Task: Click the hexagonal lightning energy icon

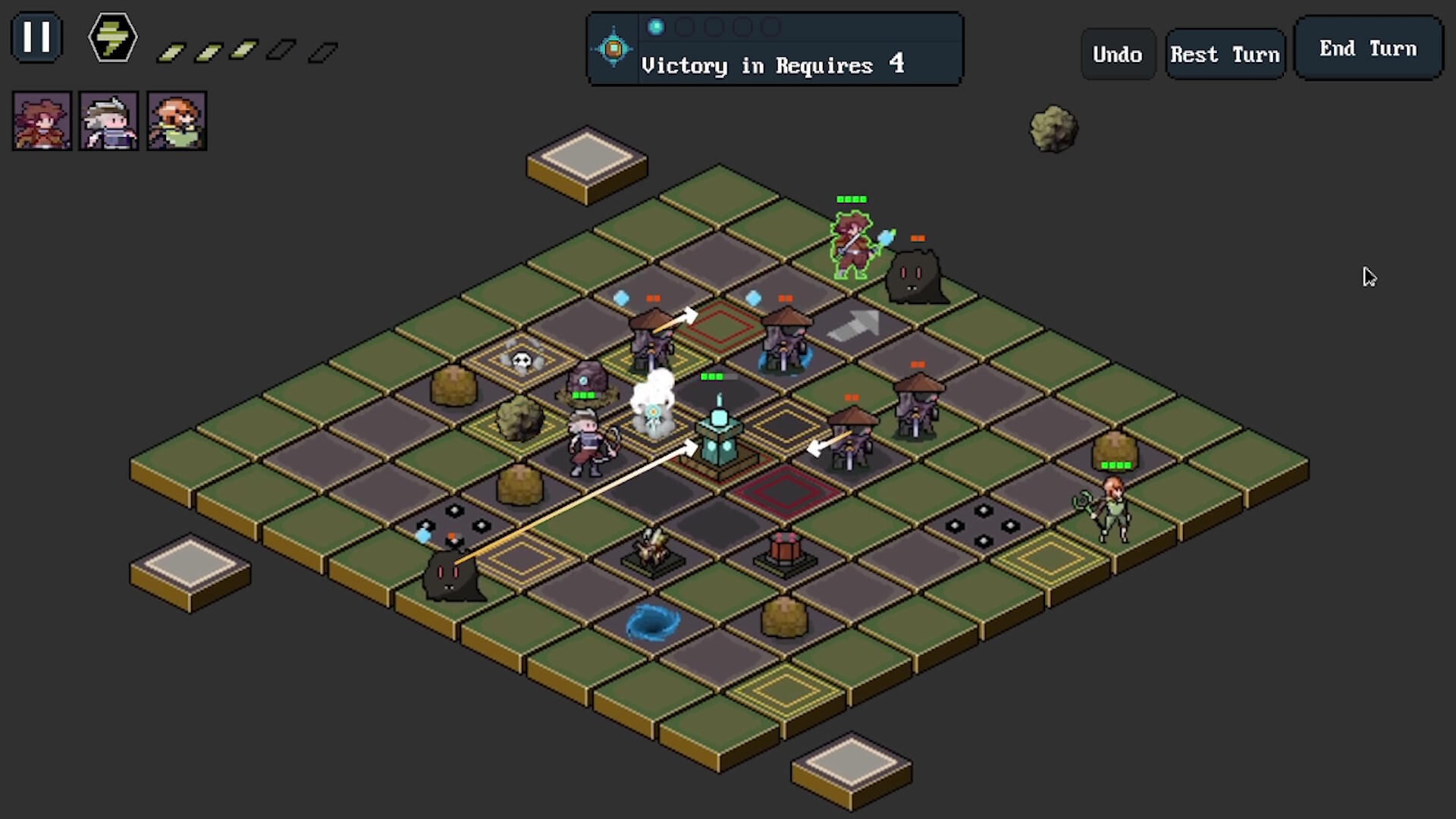Action: 111,36
